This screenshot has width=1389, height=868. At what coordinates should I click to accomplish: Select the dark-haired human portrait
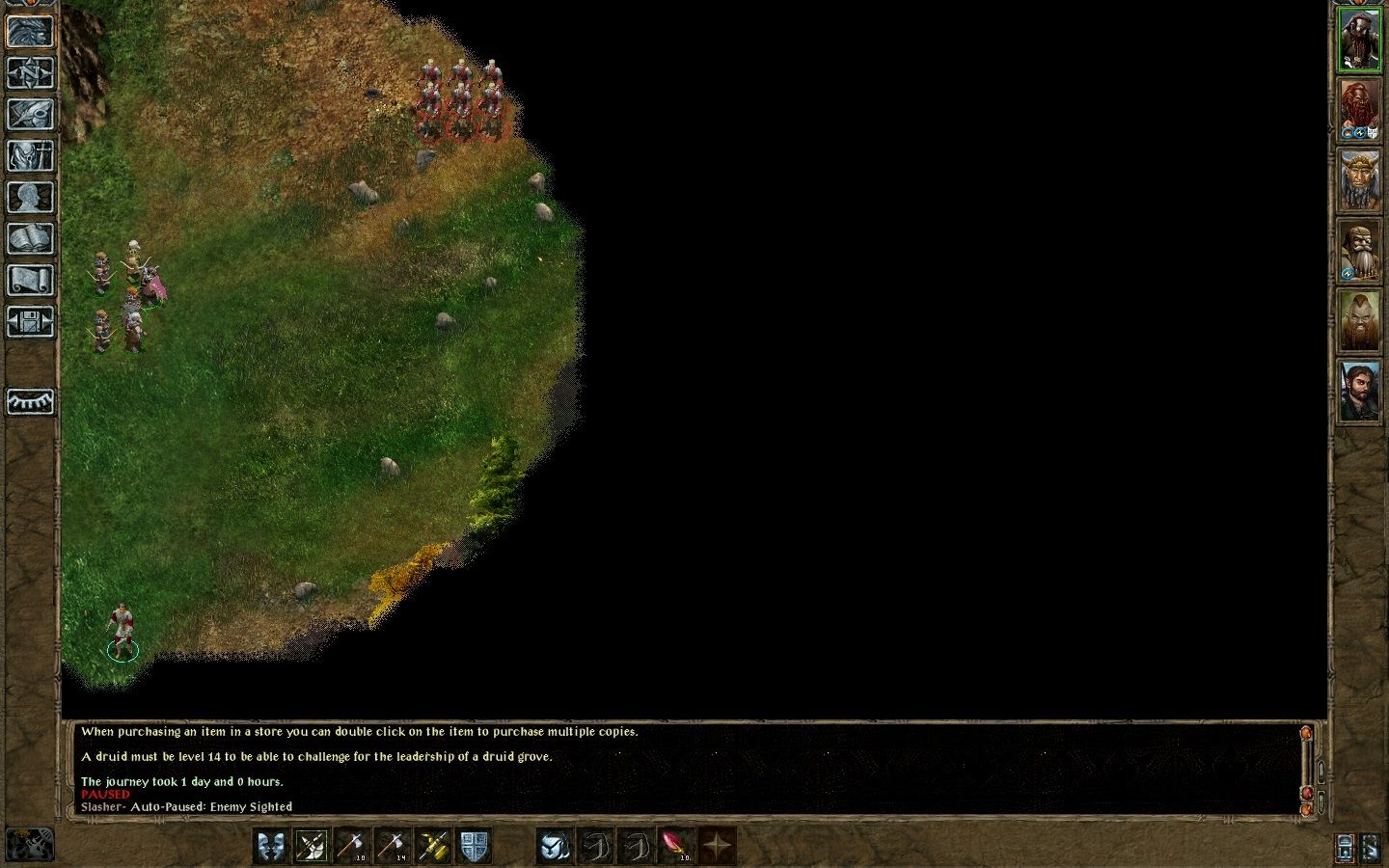tap(1358, 392)
